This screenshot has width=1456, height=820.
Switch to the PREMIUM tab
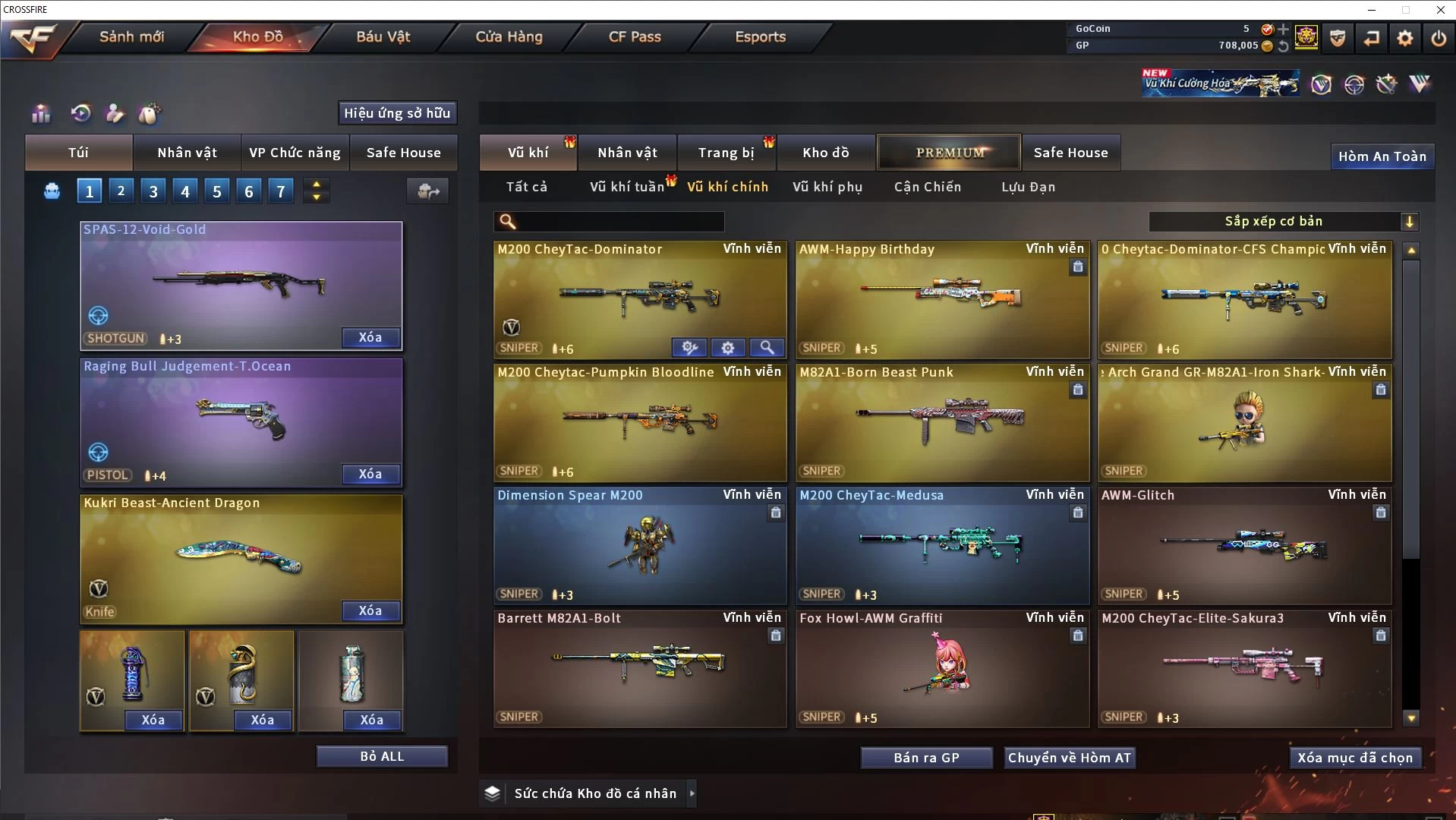(x=949, y=153)
